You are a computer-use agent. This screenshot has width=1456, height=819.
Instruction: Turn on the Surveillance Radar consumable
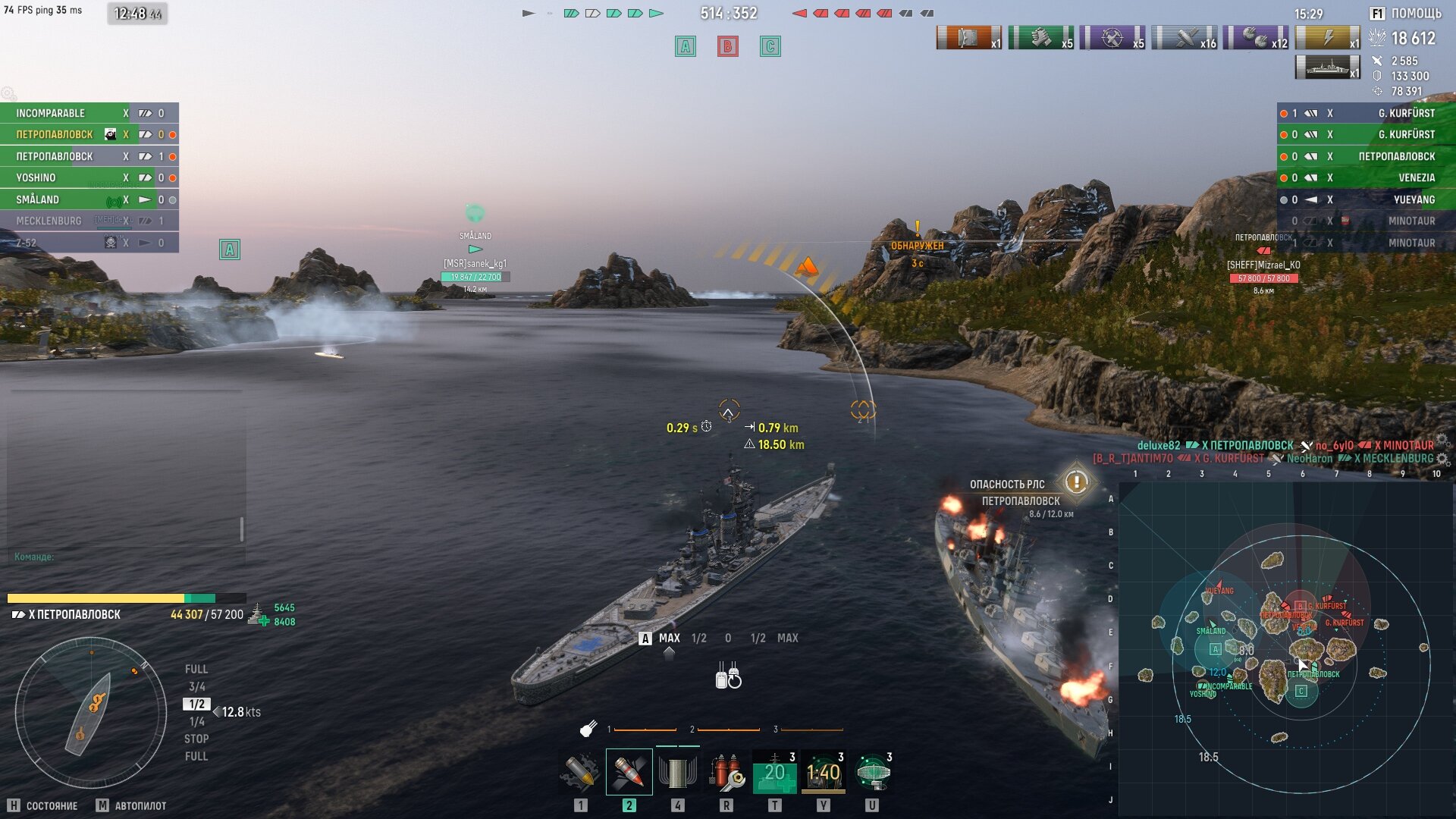(x=872, y=772)
